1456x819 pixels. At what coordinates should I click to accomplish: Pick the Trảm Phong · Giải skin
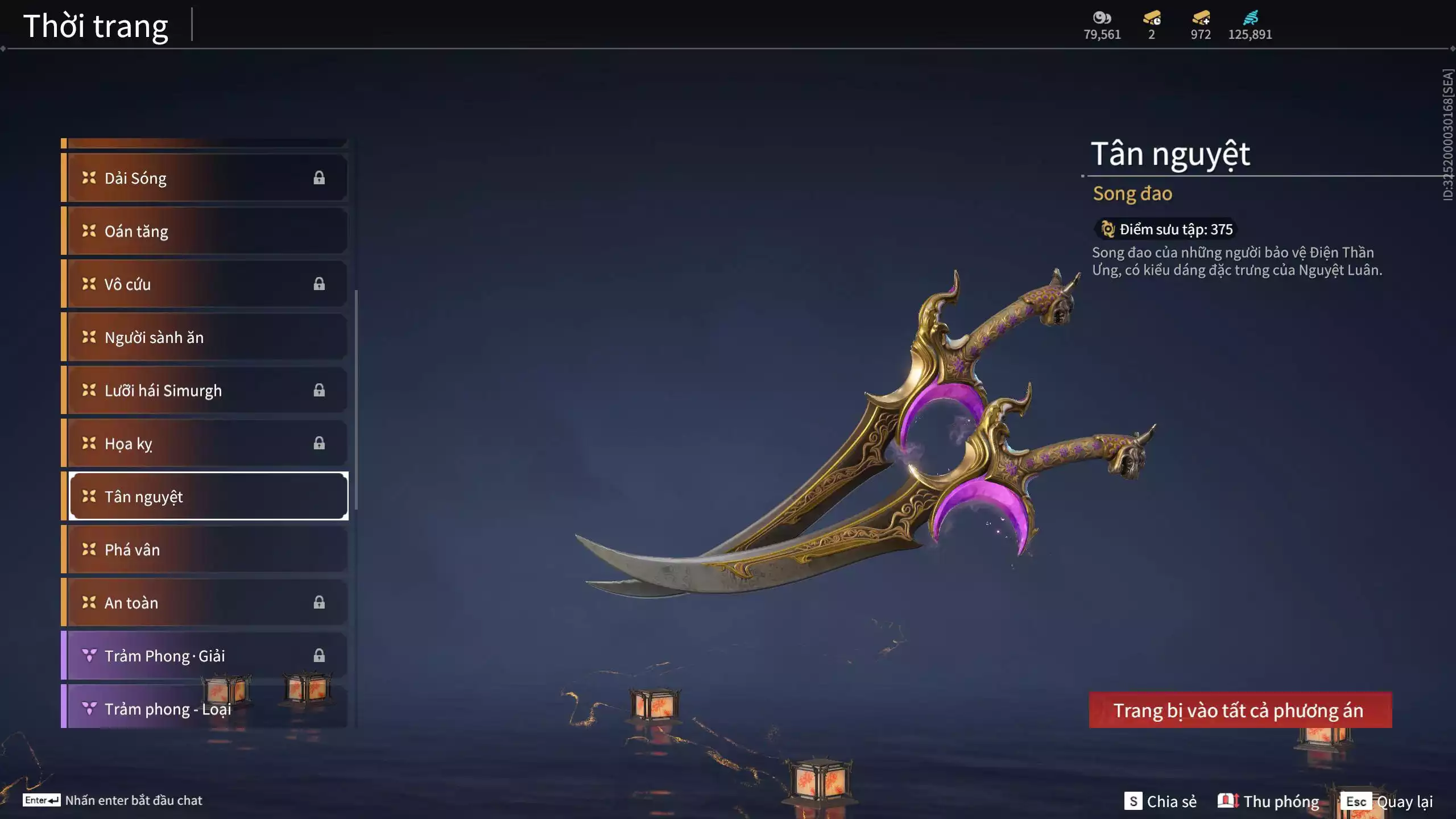coord(205,656)
